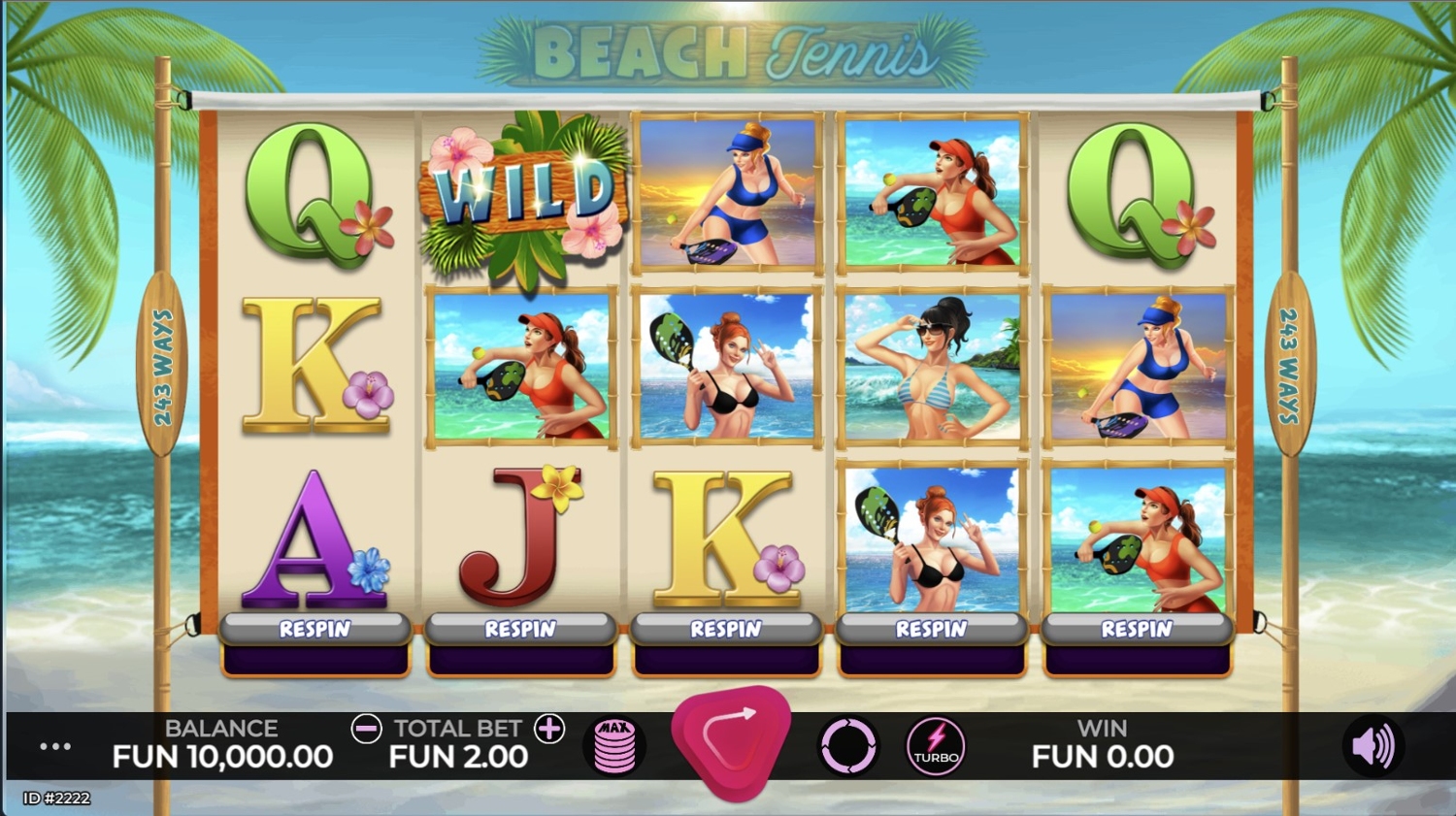This screenshot has height=816, width=1456.
Task: Respin the reel ending in red J
Action: 521,629
